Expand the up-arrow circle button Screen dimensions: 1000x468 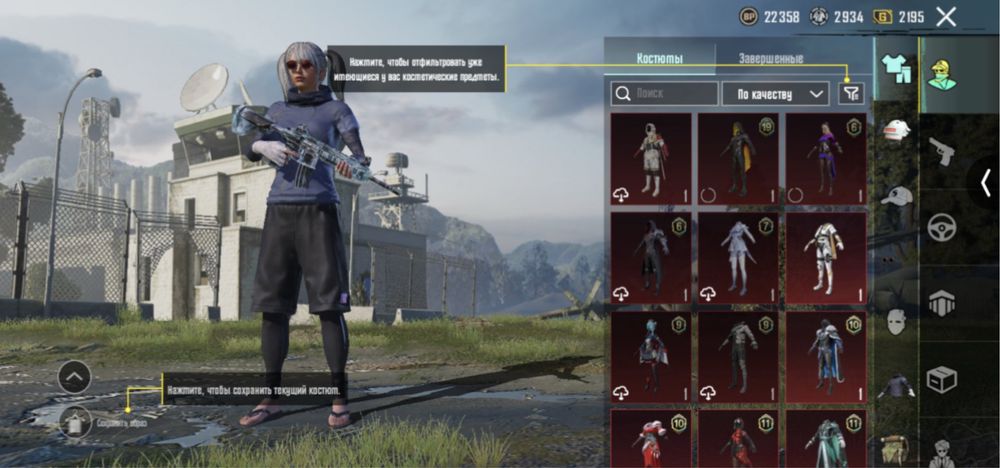(x=74, y=377)
